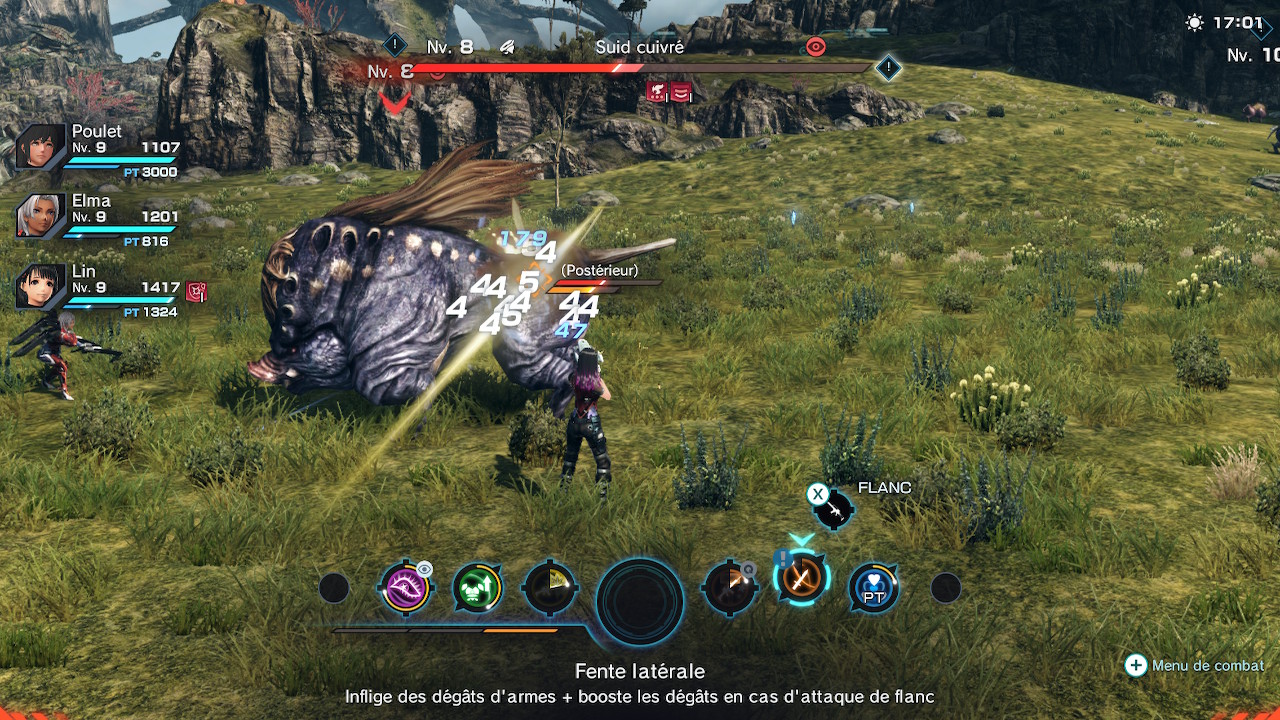This screenshot has width=1280, height=720.
Task: Activate the highlighted Fente latérale art
Action: pos(801,578)
